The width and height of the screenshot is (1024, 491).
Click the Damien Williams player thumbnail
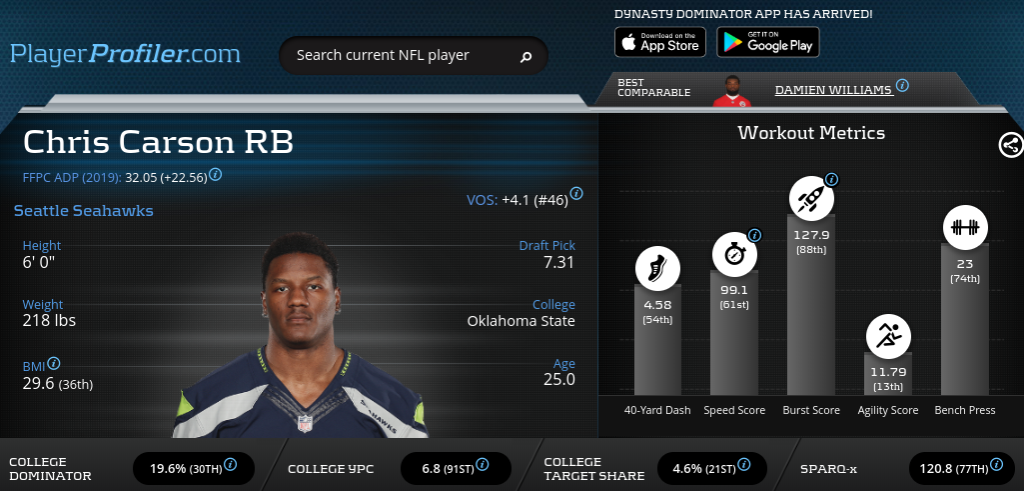(730, 90)
